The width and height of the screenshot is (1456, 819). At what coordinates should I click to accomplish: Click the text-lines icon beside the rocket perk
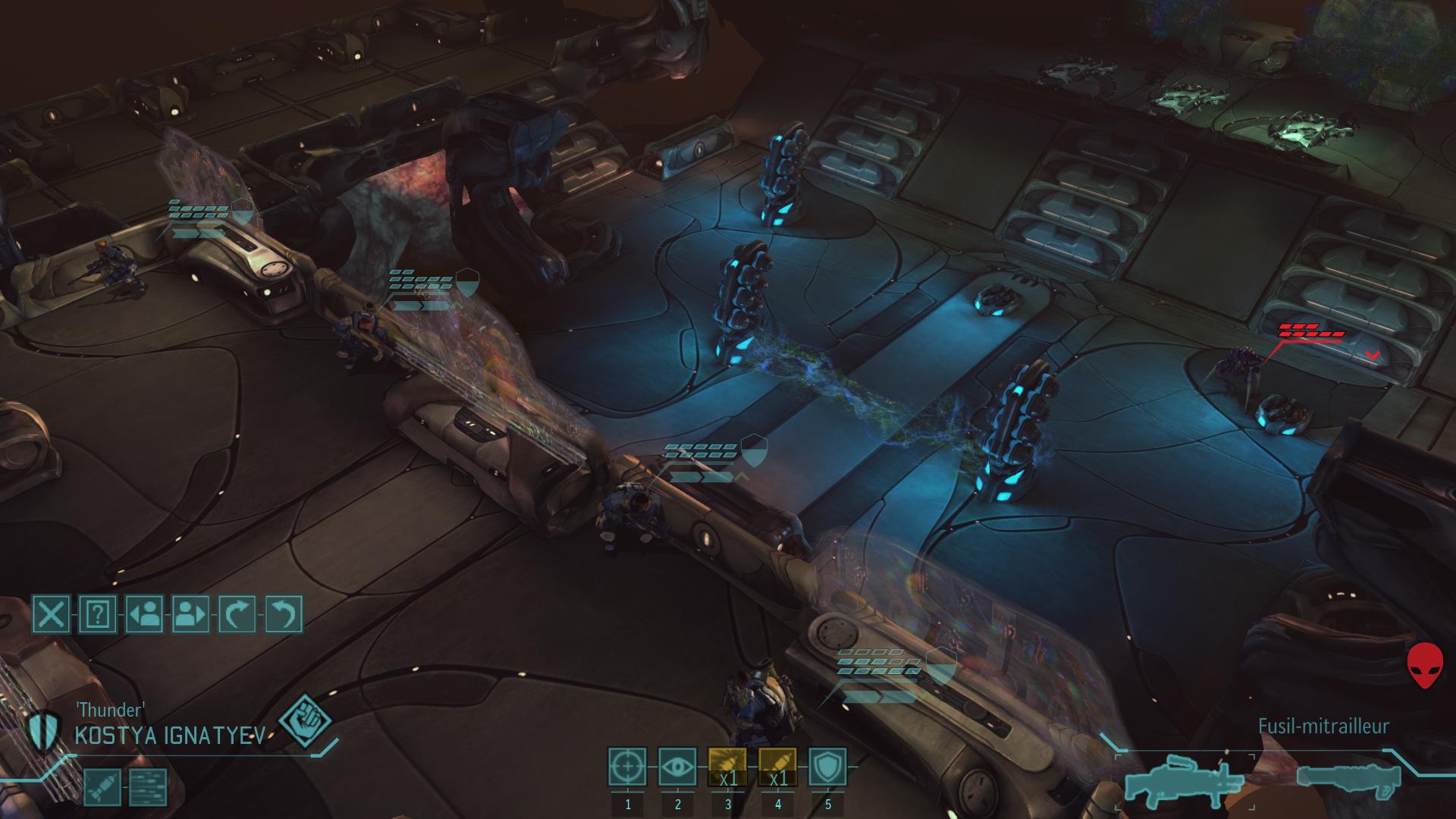coord(147,787)
